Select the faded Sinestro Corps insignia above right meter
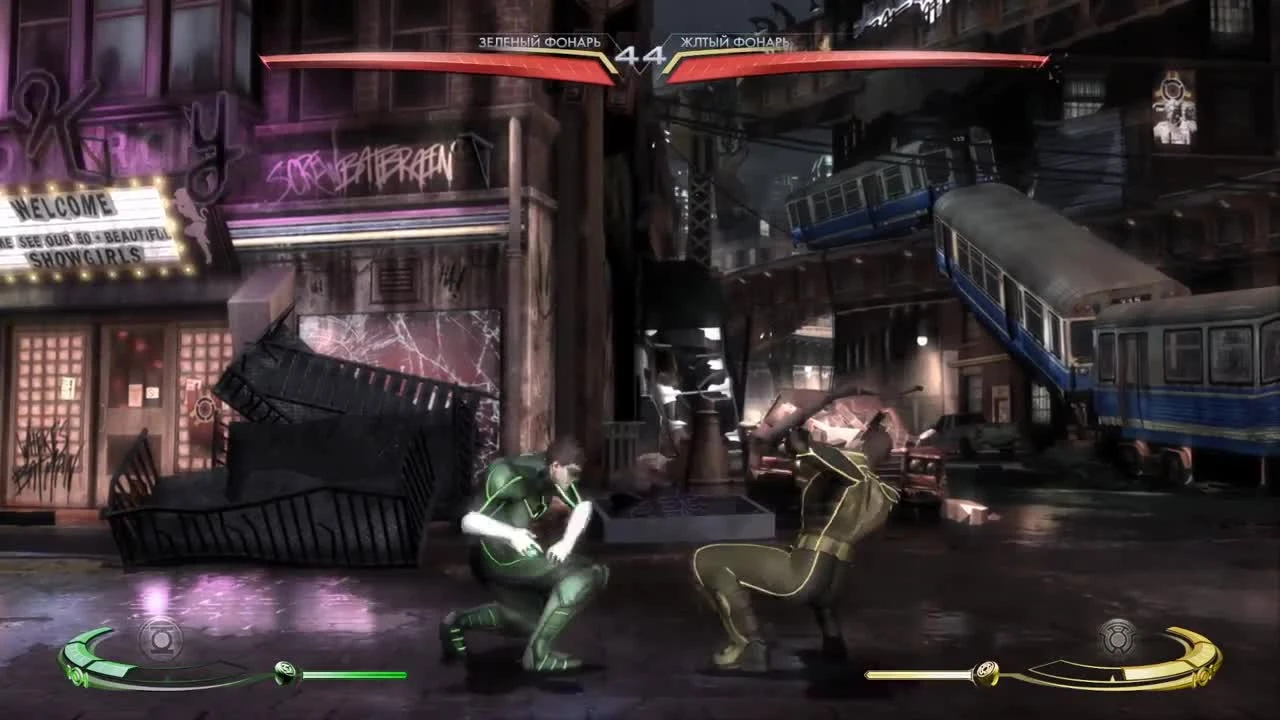 point(1120,636)
